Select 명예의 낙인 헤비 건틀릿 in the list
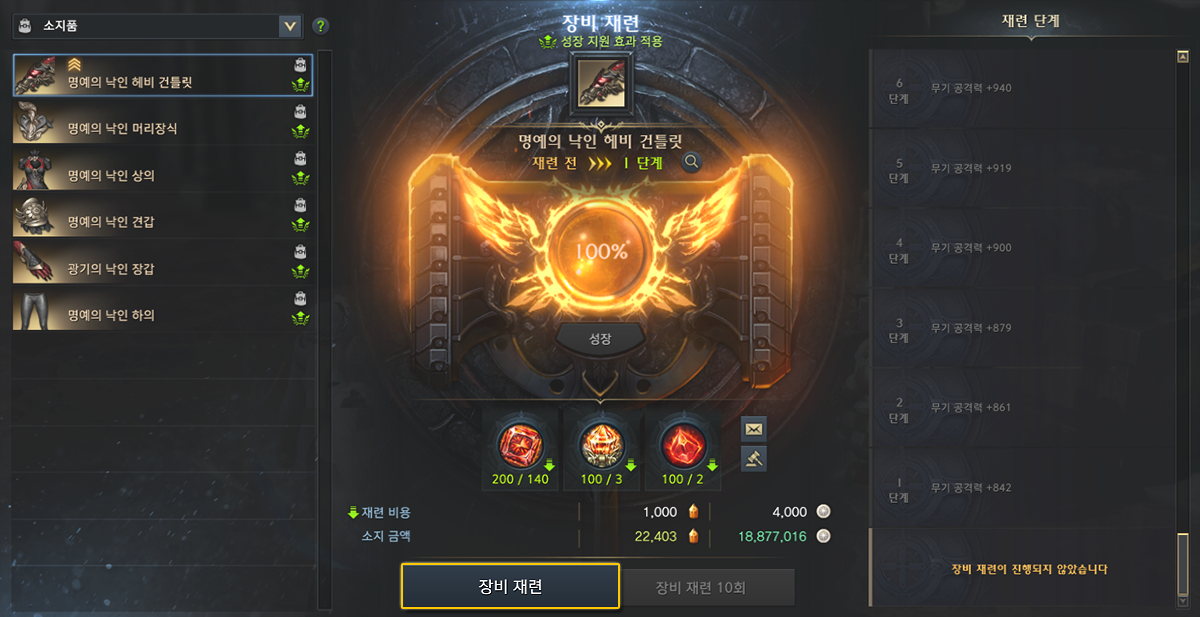The width and height of the screenshot is (1200, 617). (x=162, y=75)
